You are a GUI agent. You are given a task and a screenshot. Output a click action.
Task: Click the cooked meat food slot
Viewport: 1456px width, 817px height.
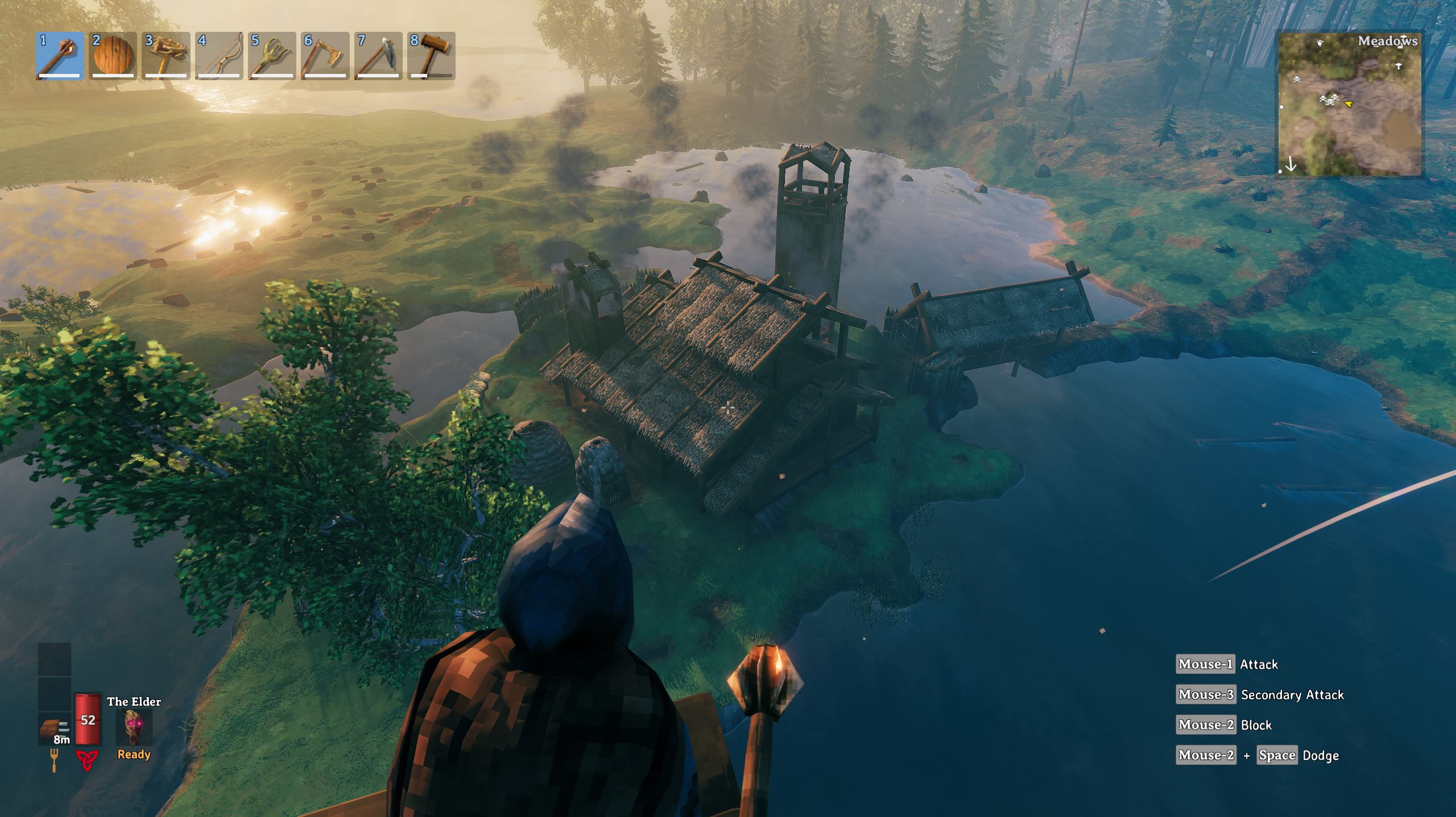[x=55, y=729]
